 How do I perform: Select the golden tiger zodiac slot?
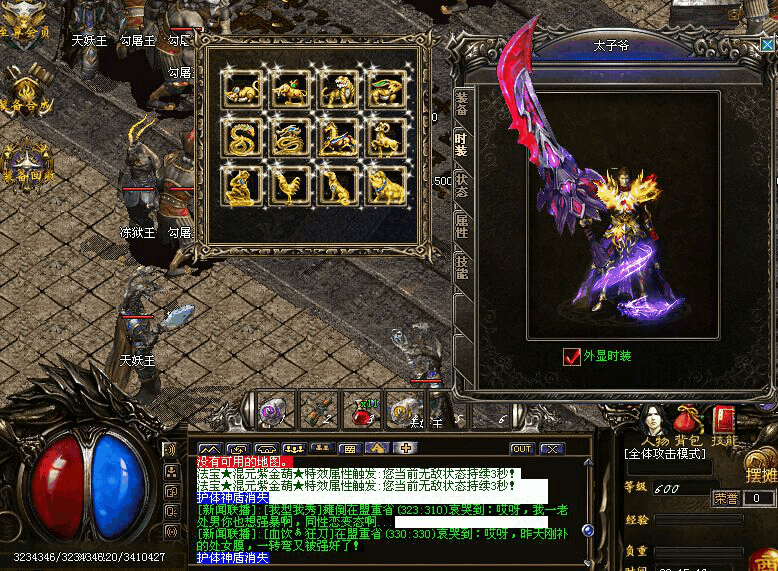(338, 91)
